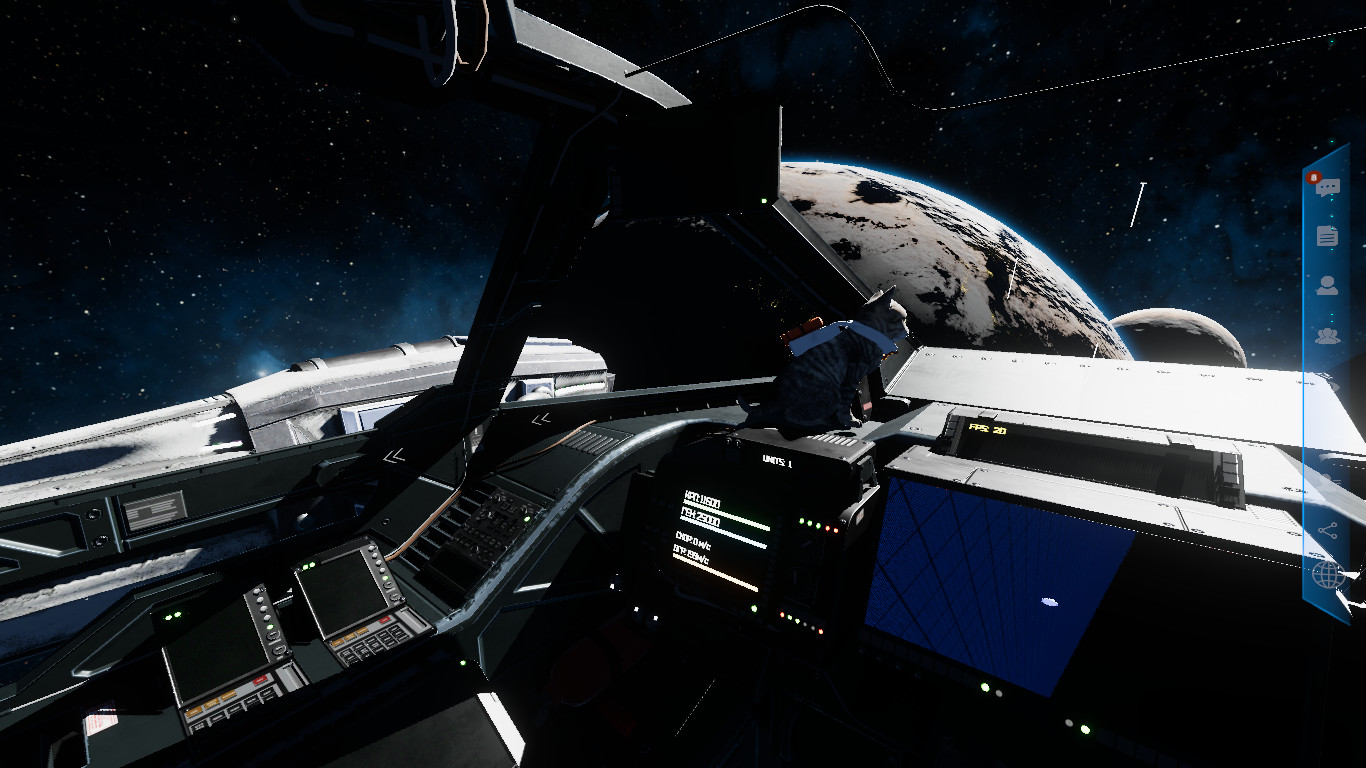This screenshot has width=1366, height=768.
Task: Click the share icon
Action: [1328, 531]
